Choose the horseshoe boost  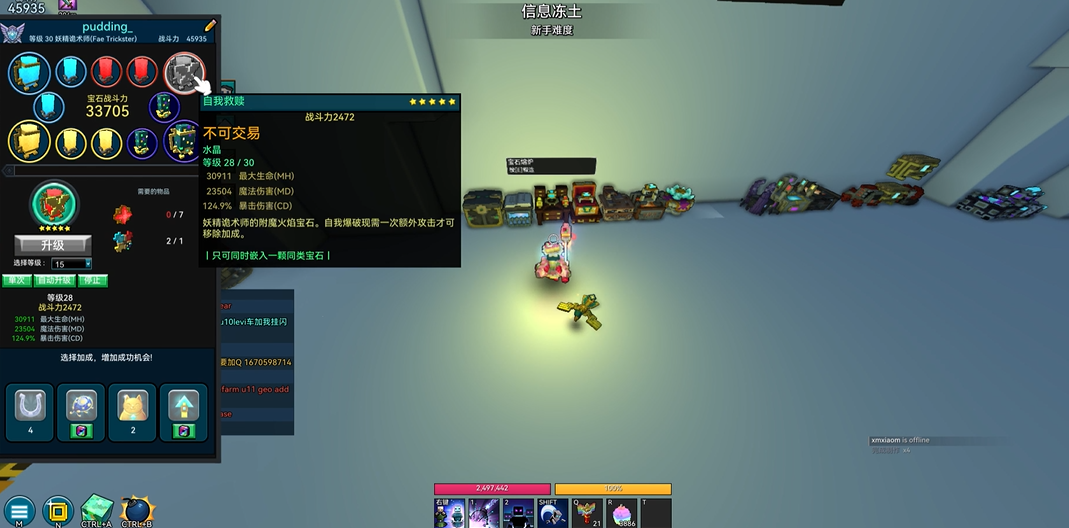(30, 406)
